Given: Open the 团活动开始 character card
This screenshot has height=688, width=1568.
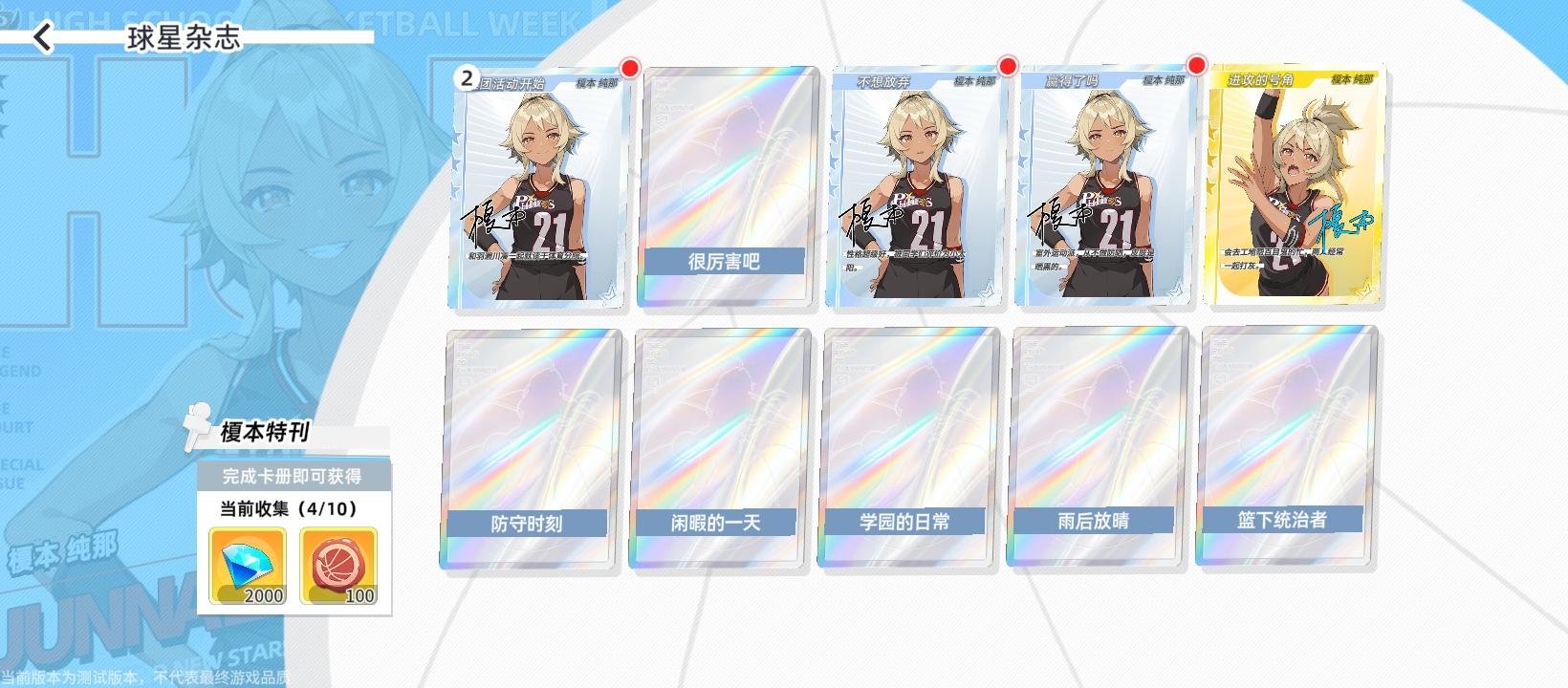Looking at the screenshot, I should [x=536, y=186].
